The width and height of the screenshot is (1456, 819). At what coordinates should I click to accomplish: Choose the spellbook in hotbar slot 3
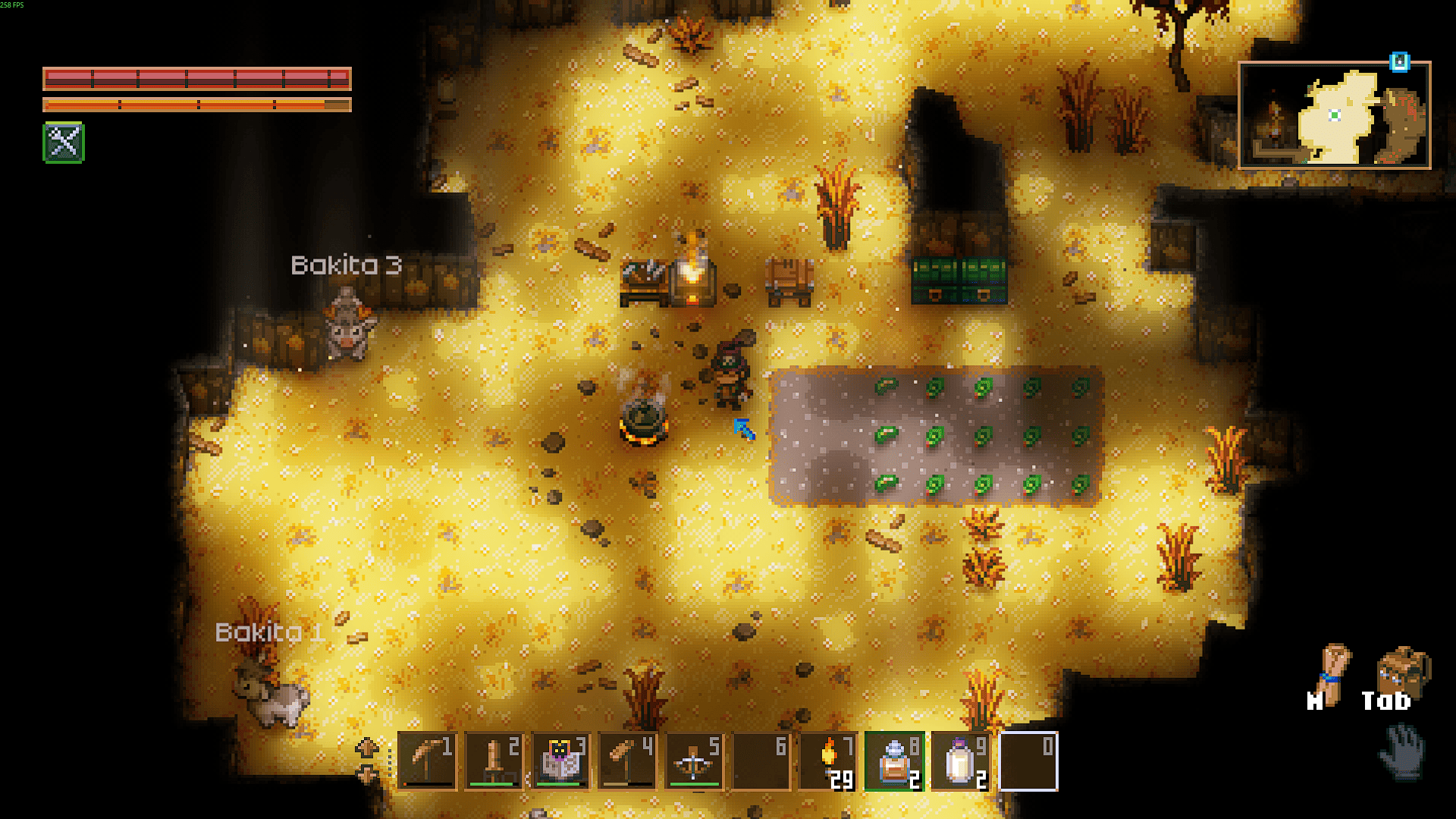560,761
